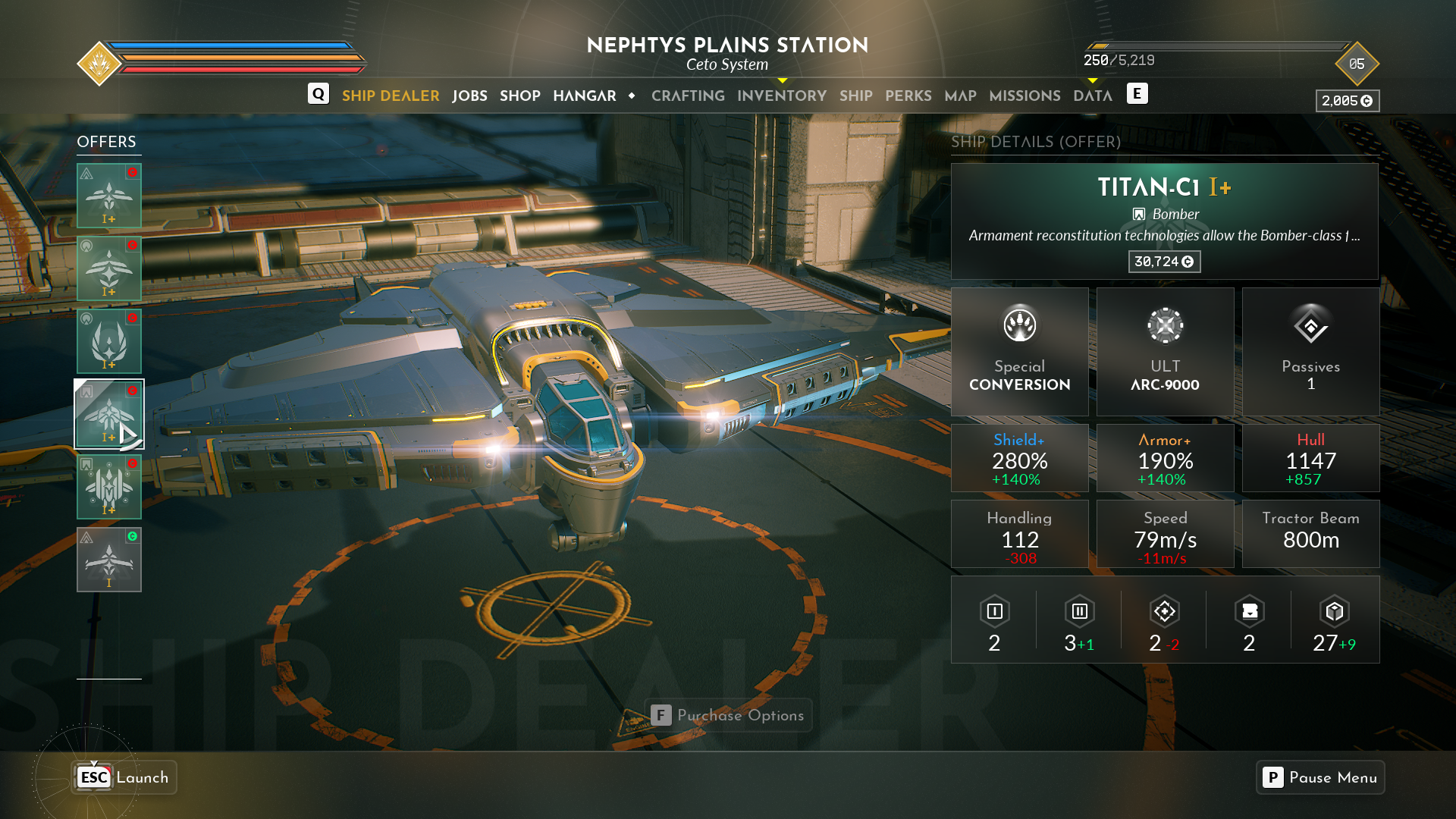Viewport: 1456px width, 819px height.
Task: Inspect the ULT ARC-9000 panel
Action: click(x=1166, y=351)
